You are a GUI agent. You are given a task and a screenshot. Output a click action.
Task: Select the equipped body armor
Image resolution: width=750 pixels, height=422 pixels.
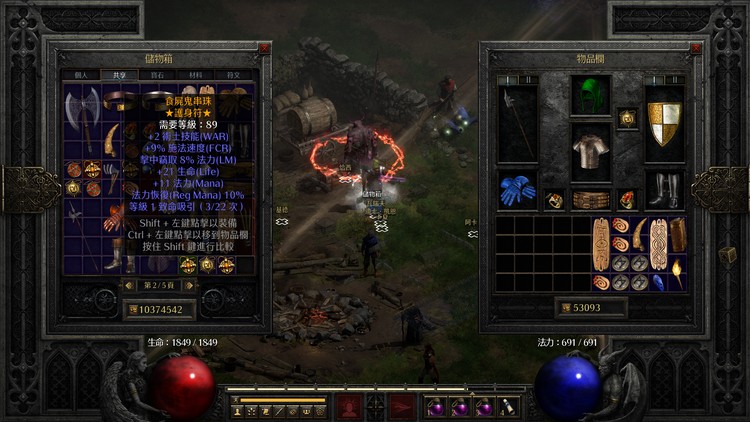coord(590,150)
